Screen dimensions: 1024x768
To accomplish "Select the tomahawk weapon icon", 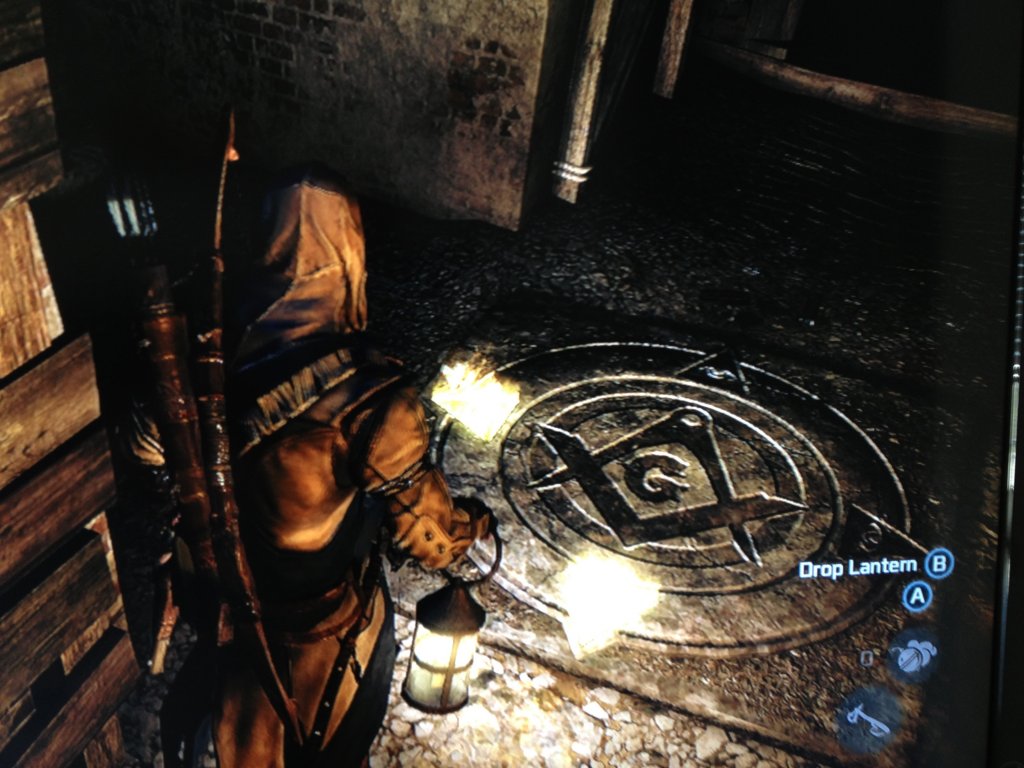I will (x=867, y=718).
